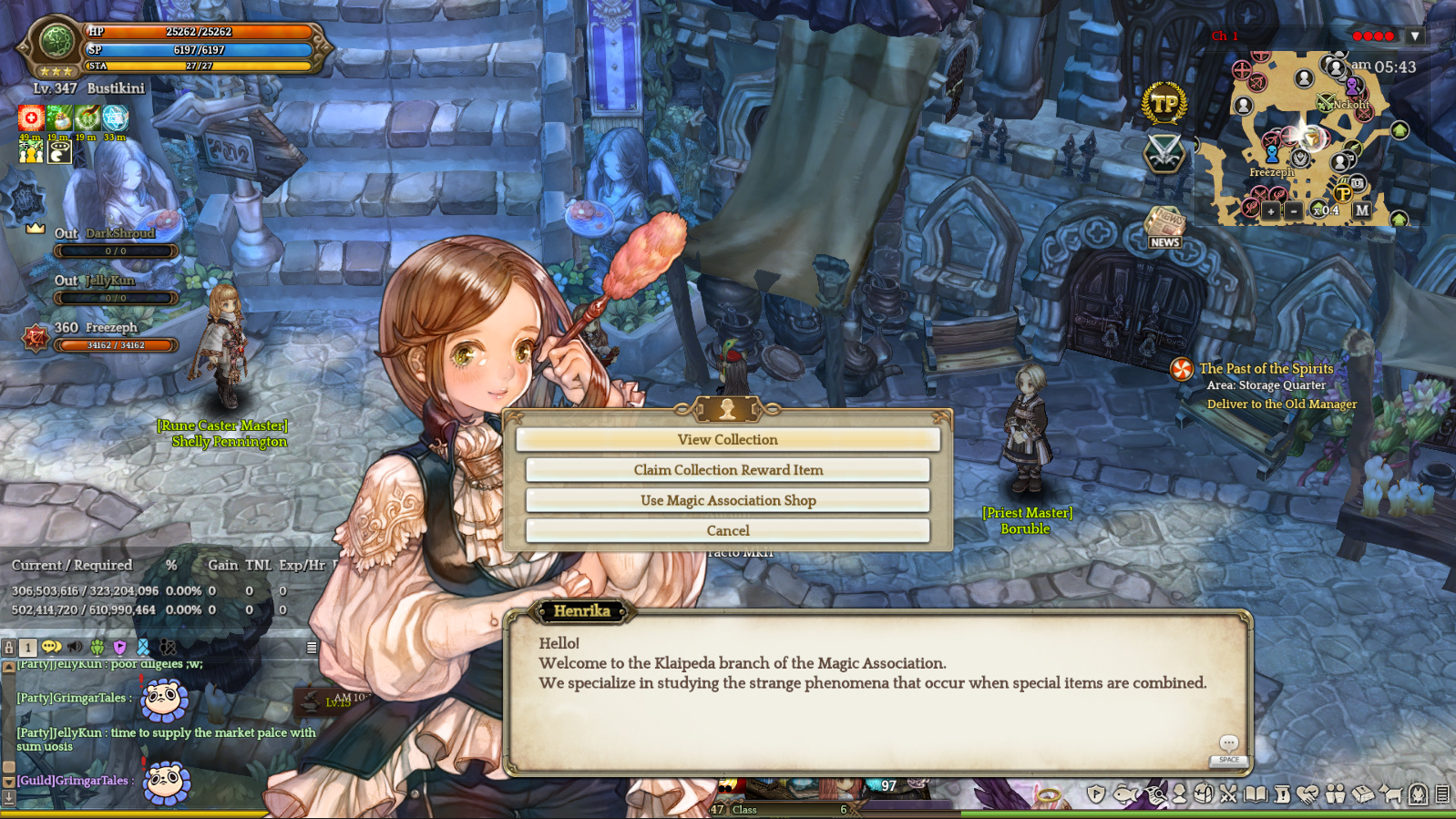Select The Past of the Spirits quest tracker
The height and width of the screenshot is (819, 1456).
click(x=1266, y=369)
